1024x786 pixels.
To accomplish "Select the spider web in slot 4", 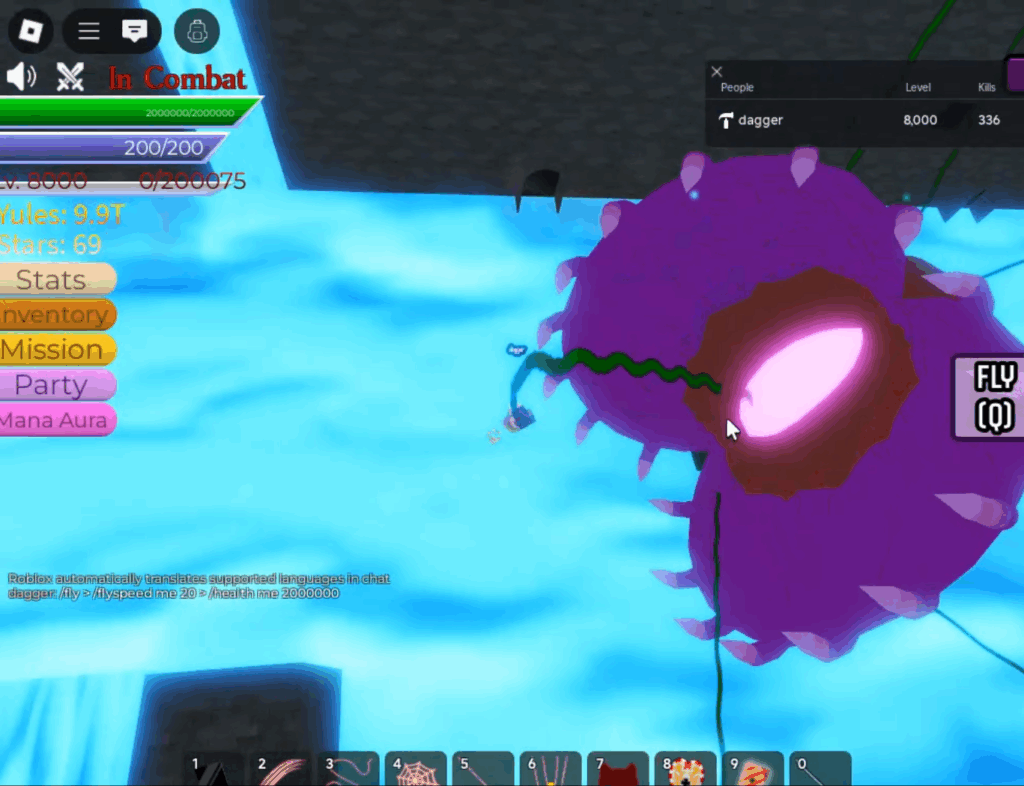I will coord(416,769).
